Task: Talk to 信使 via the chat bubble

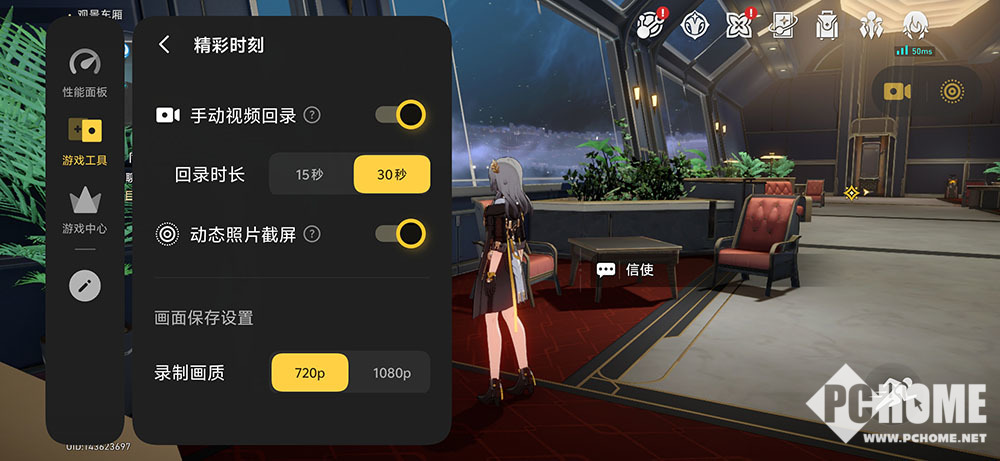Action: 606,269
